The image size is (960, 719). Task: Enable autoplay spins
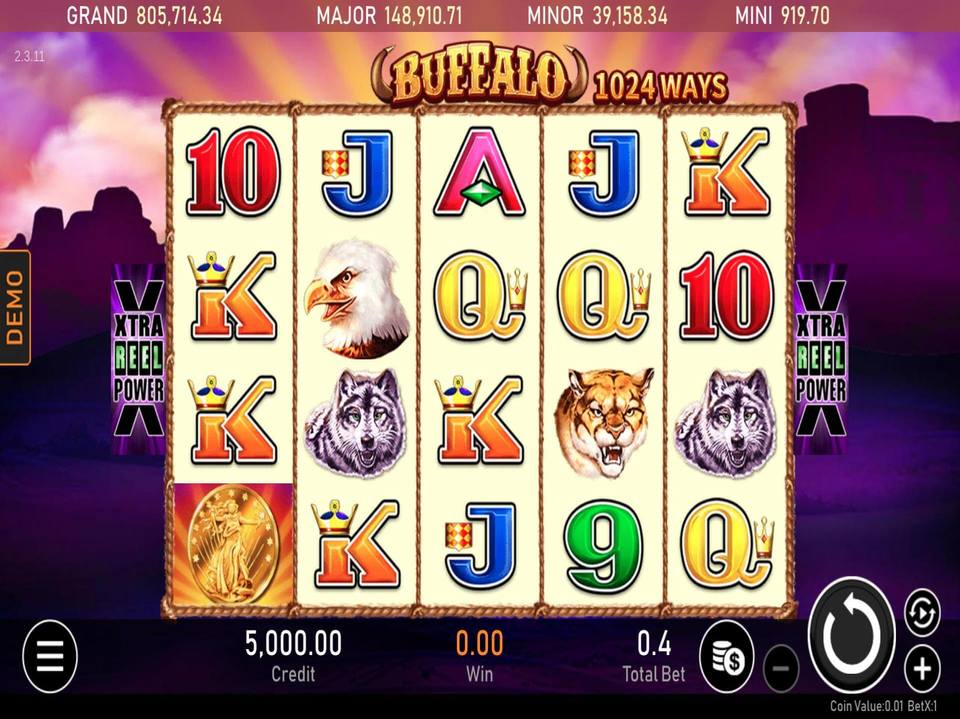tap(922, 612)
